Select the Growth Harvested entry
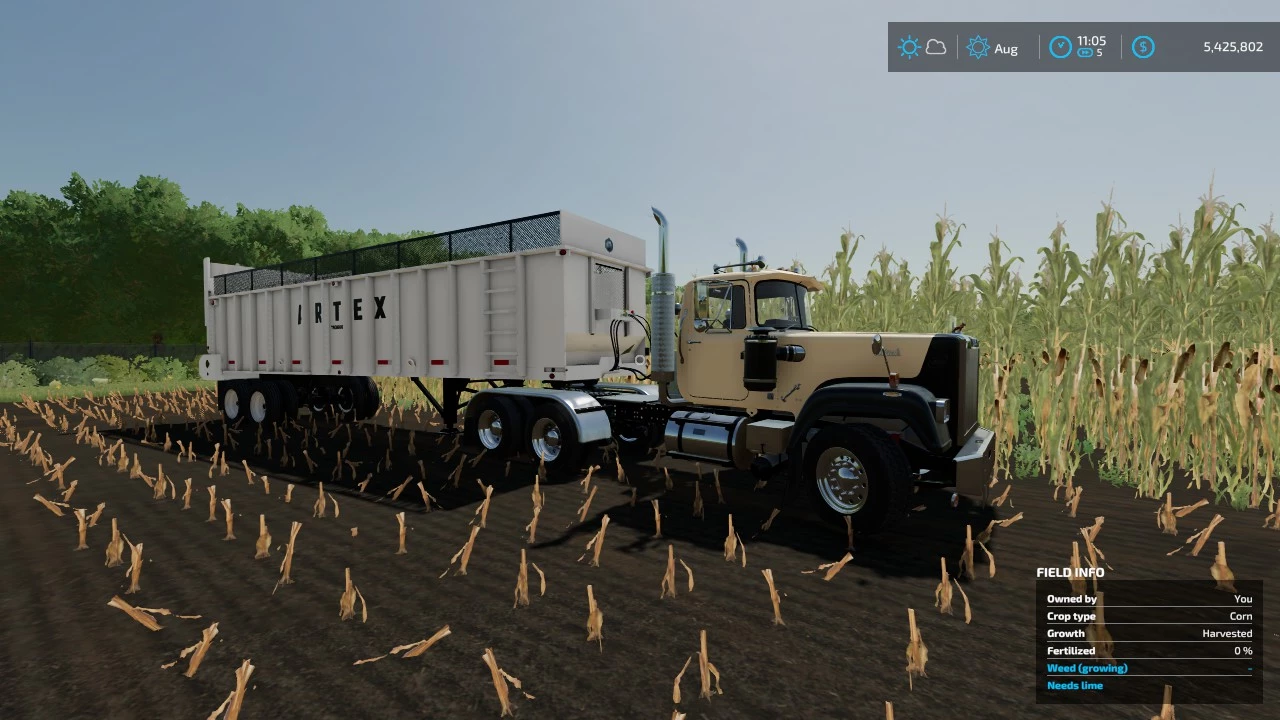This screenshot has height=720, width=1280. 1227,633
